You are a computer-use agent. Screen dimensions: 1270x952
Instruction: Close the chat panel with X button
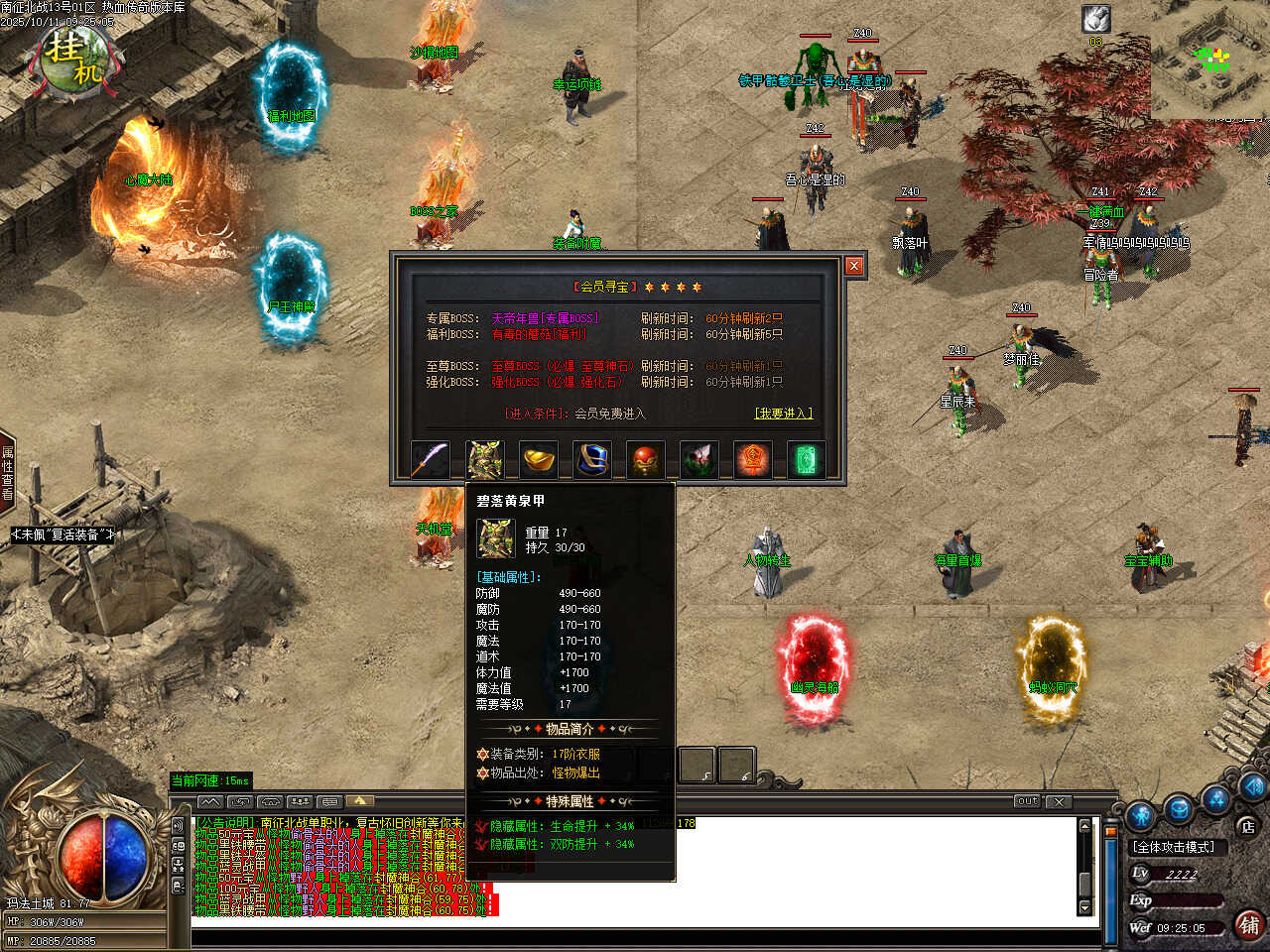click(x=1059, y=801)
